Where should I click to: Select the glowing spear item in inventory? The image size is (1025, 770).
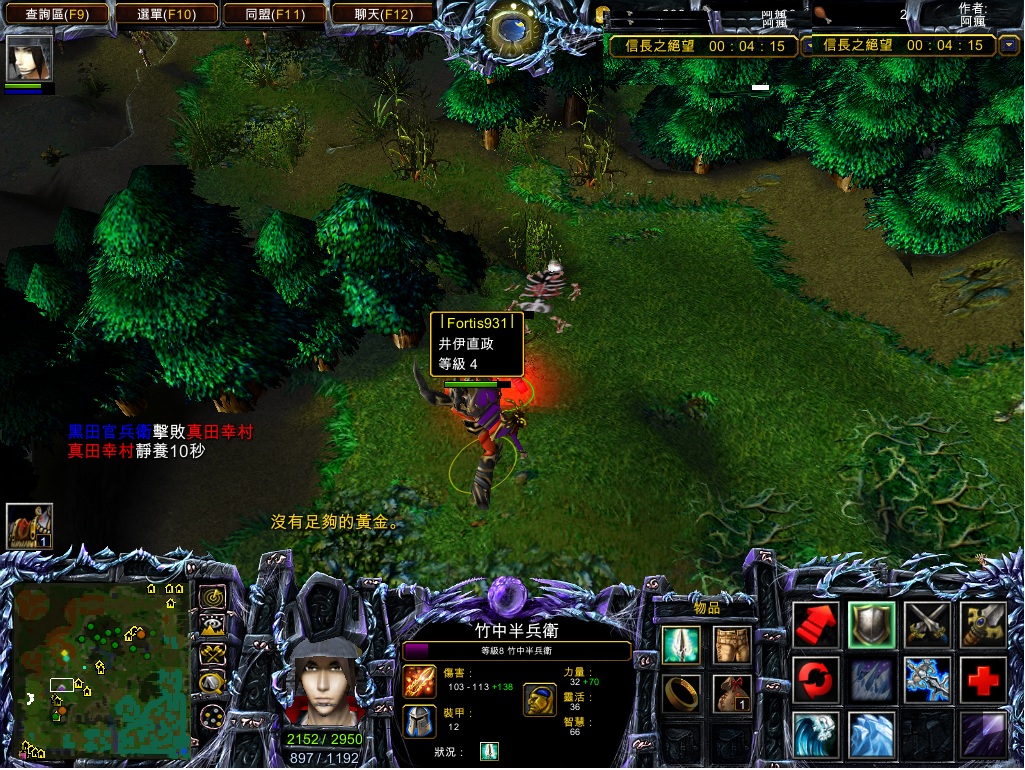(x=680, y=645)
